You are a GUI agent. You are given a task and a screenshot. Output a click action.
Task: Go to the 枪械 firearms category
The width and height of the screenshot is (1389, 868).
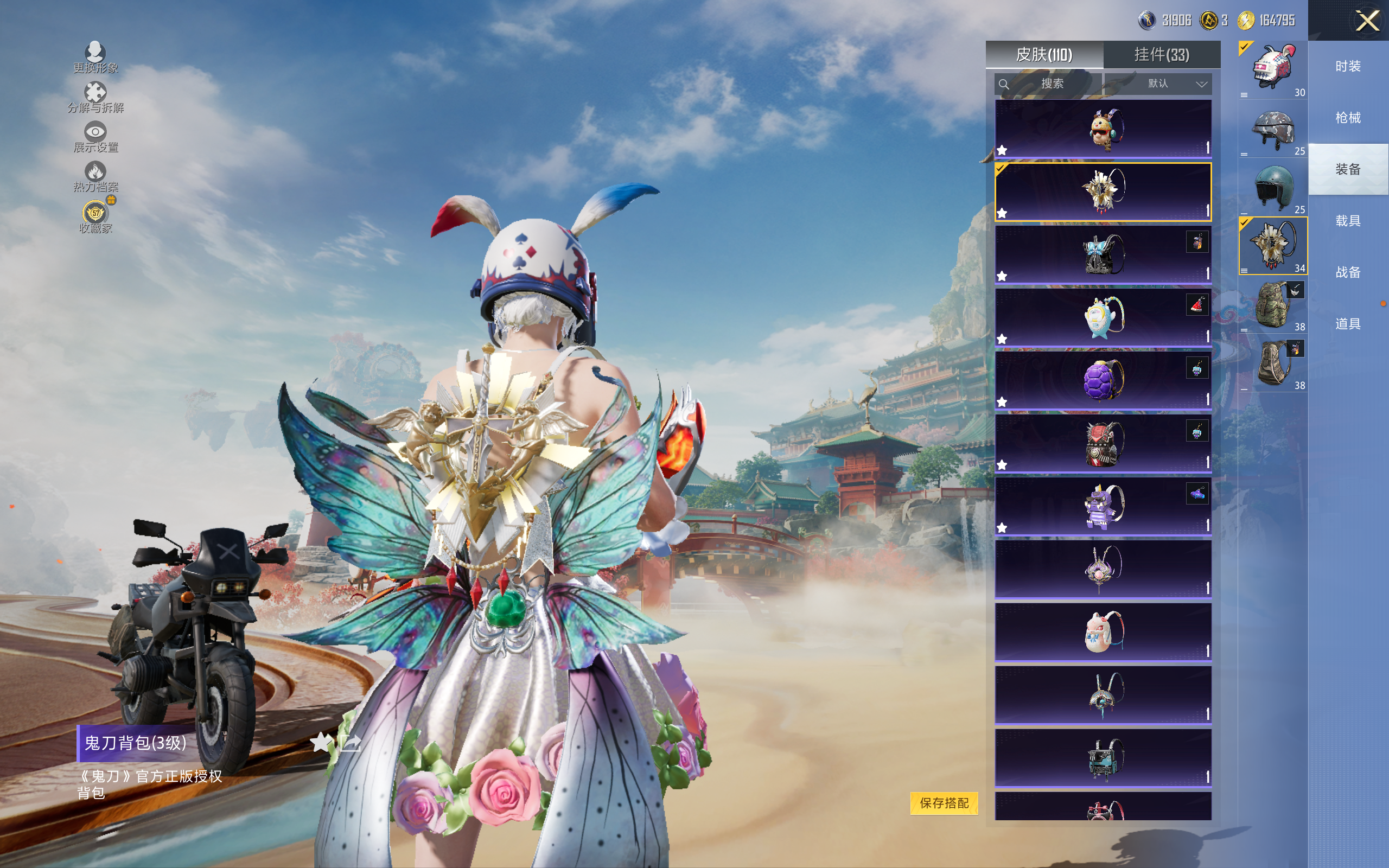[x=1348, y=118]
